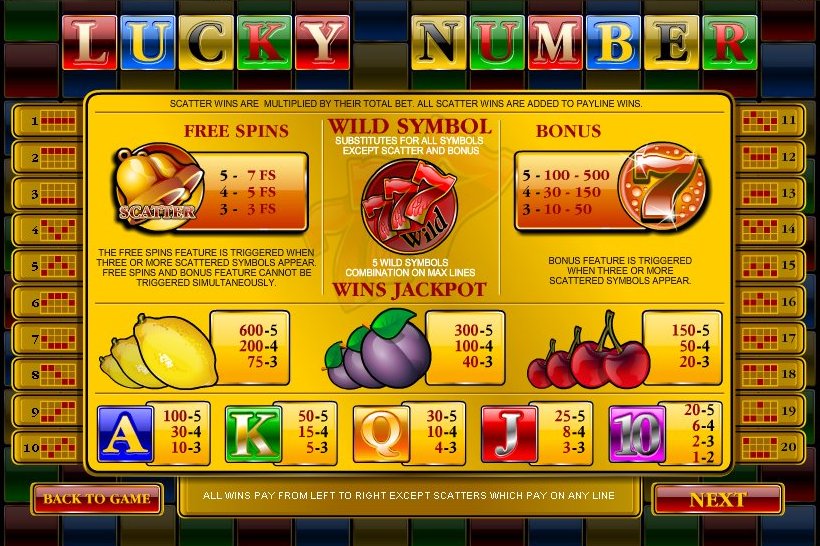Activate payline 7 indicator
820x546 pixels.
[x=48, y=339]
